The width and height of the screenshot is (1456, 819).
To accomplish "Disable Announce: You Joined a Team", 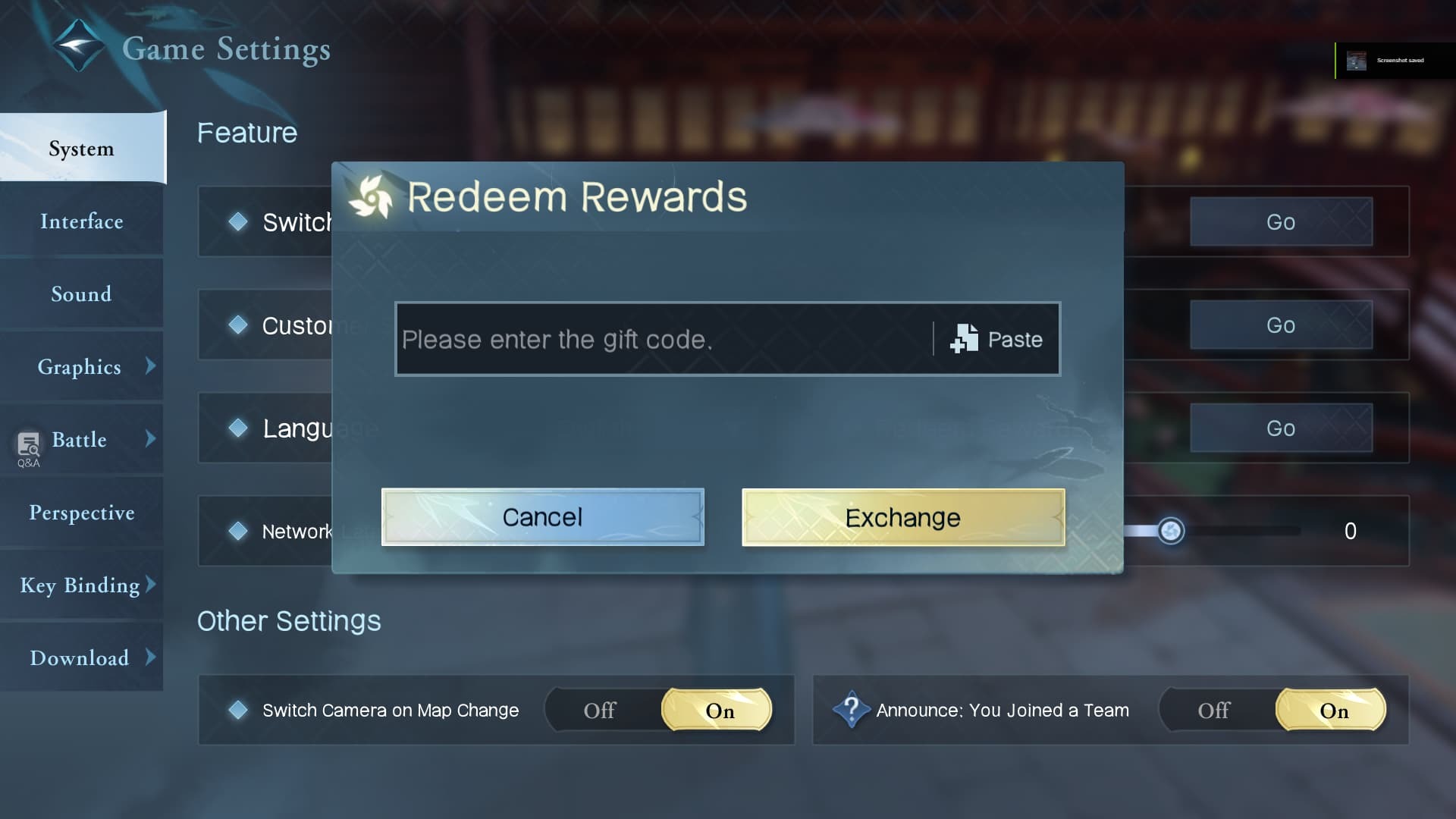I will point(1213,710).
